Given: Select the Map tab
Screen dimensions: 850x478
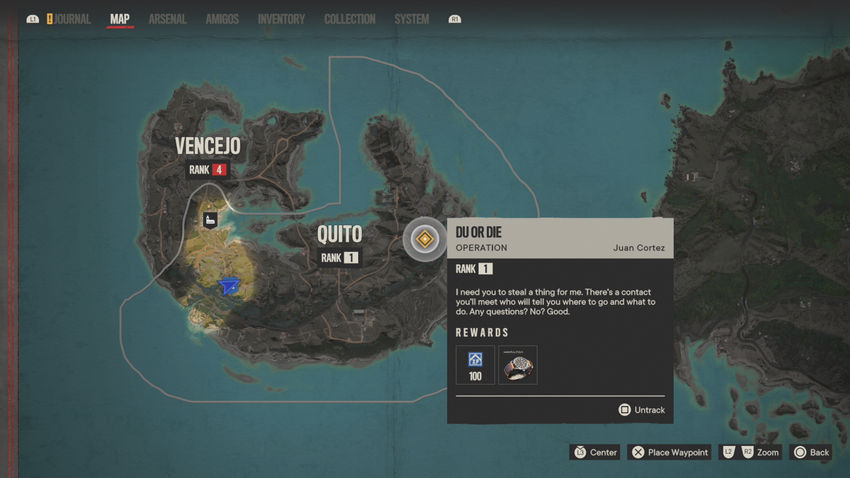Looking at the screenshot, I should click(119, 19).
